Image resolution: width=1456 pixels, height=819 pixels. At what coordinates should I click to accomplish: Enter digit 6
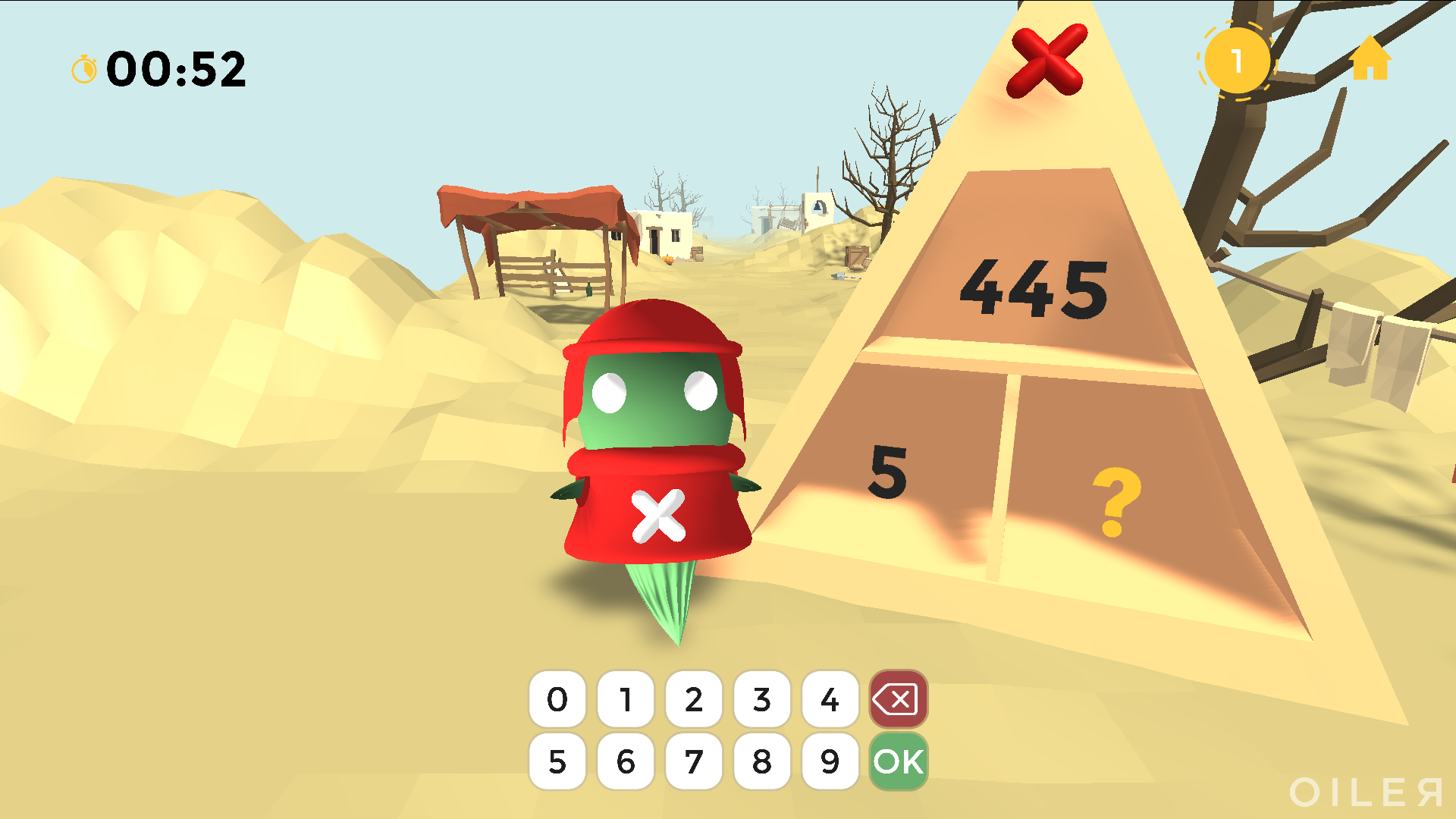click(626, 761)
